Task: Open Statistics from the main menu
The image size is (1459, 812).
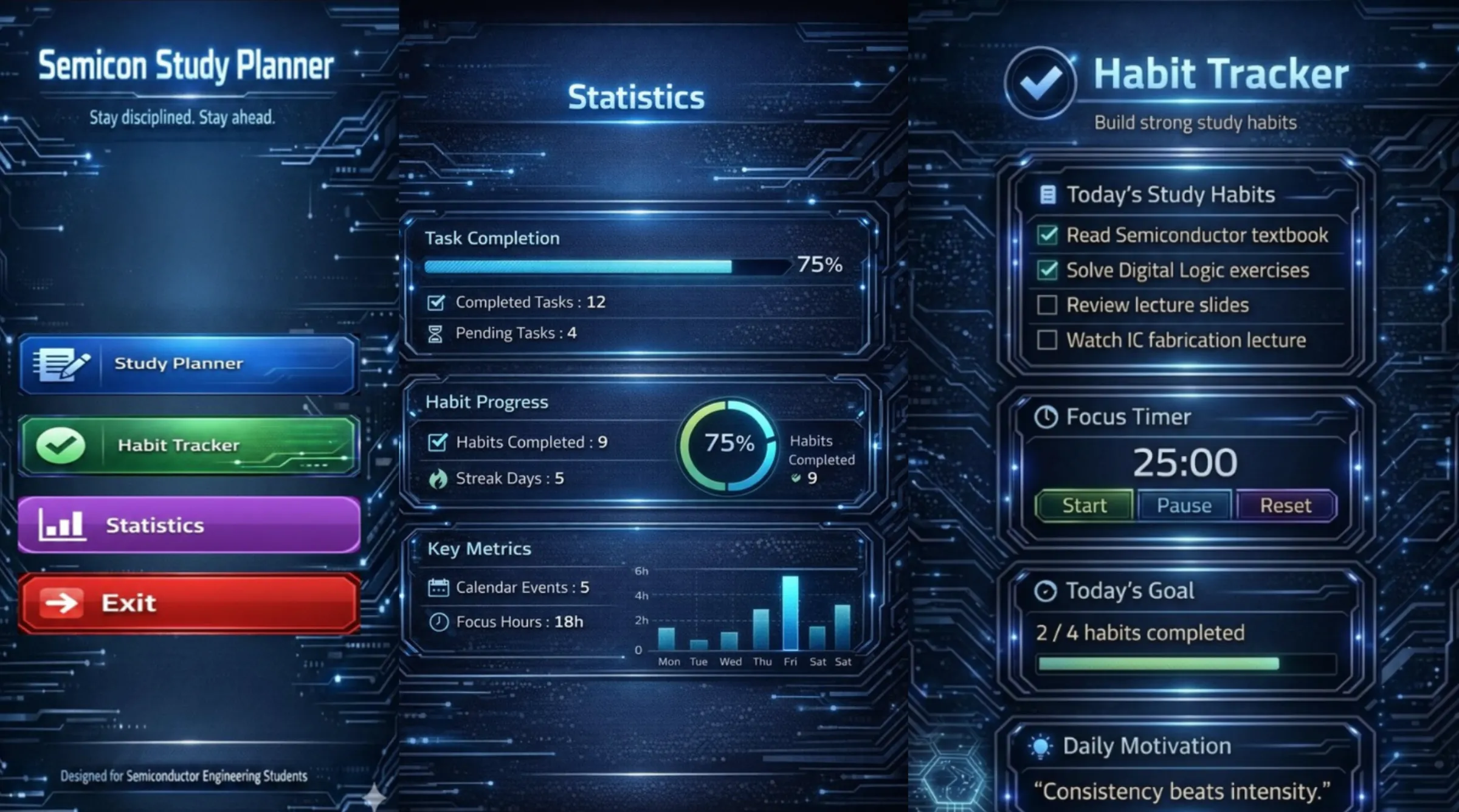Action: point(156,525)
